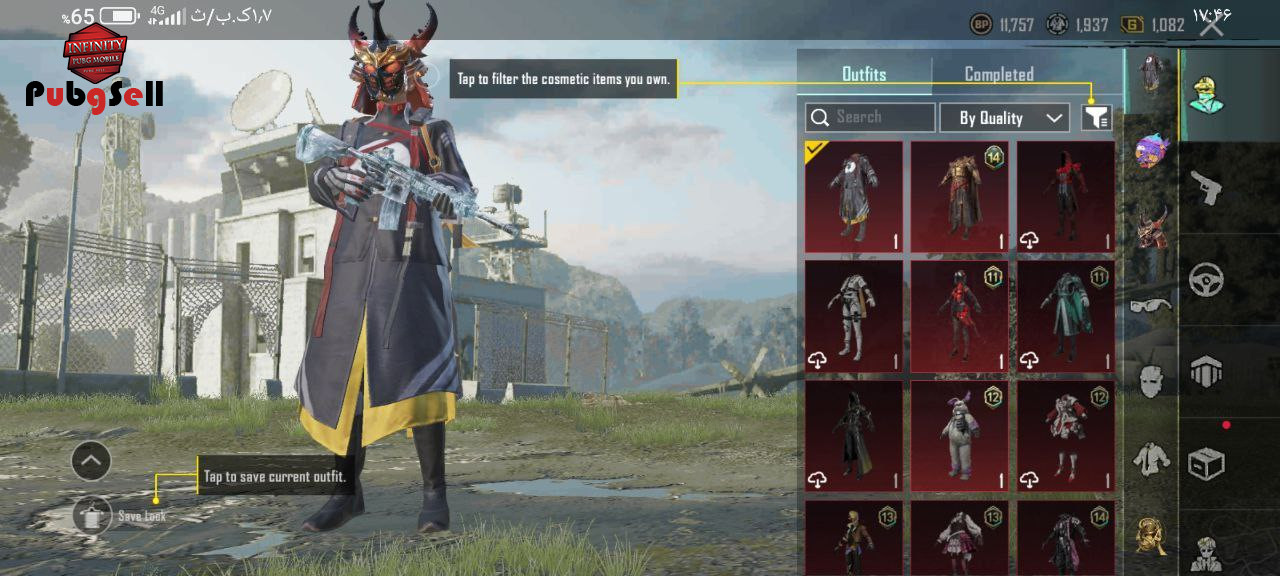This screenshot has height=576, width=1280.
Task: Open the character outfit category with helmet icon
Action: [x=1207, y=94]
